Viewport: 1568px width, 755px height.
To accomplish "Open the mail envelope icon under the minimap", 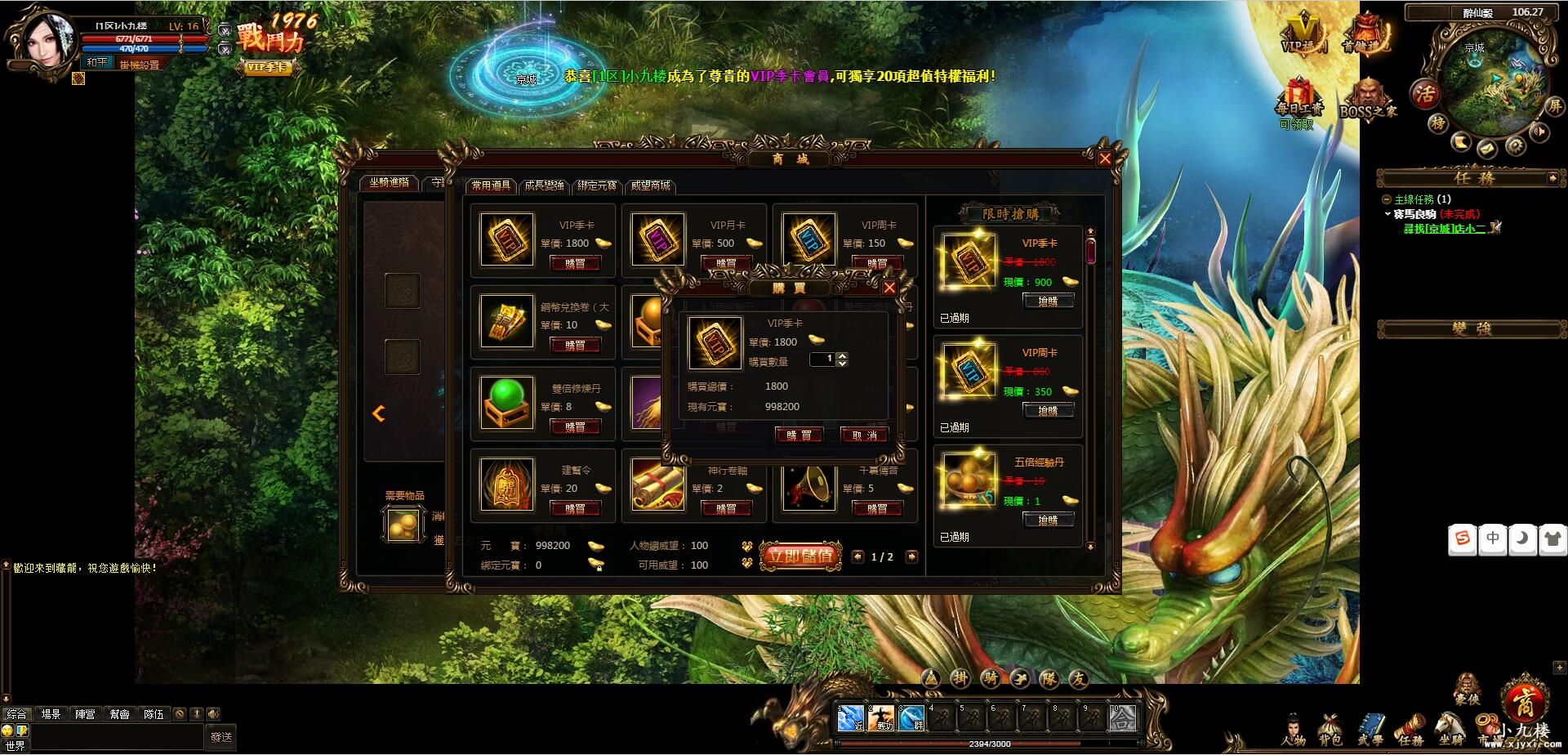I will coord(1487,150).
